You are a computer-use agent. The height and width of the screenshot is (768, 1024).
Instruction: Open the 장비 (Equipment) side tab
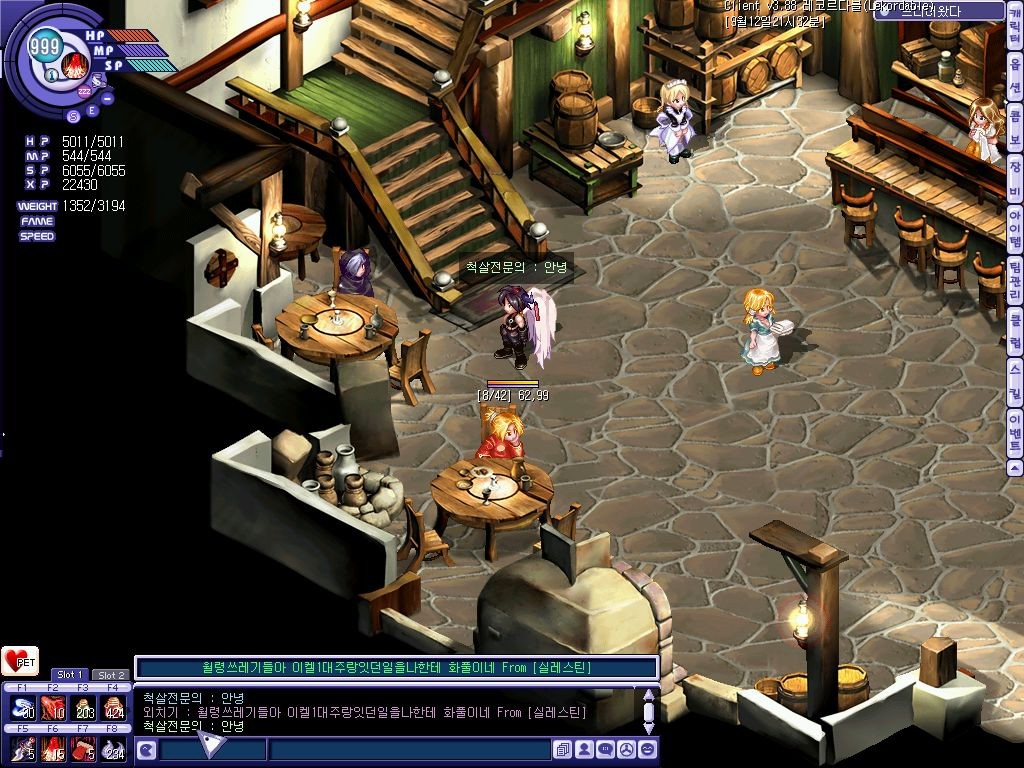1014,166
